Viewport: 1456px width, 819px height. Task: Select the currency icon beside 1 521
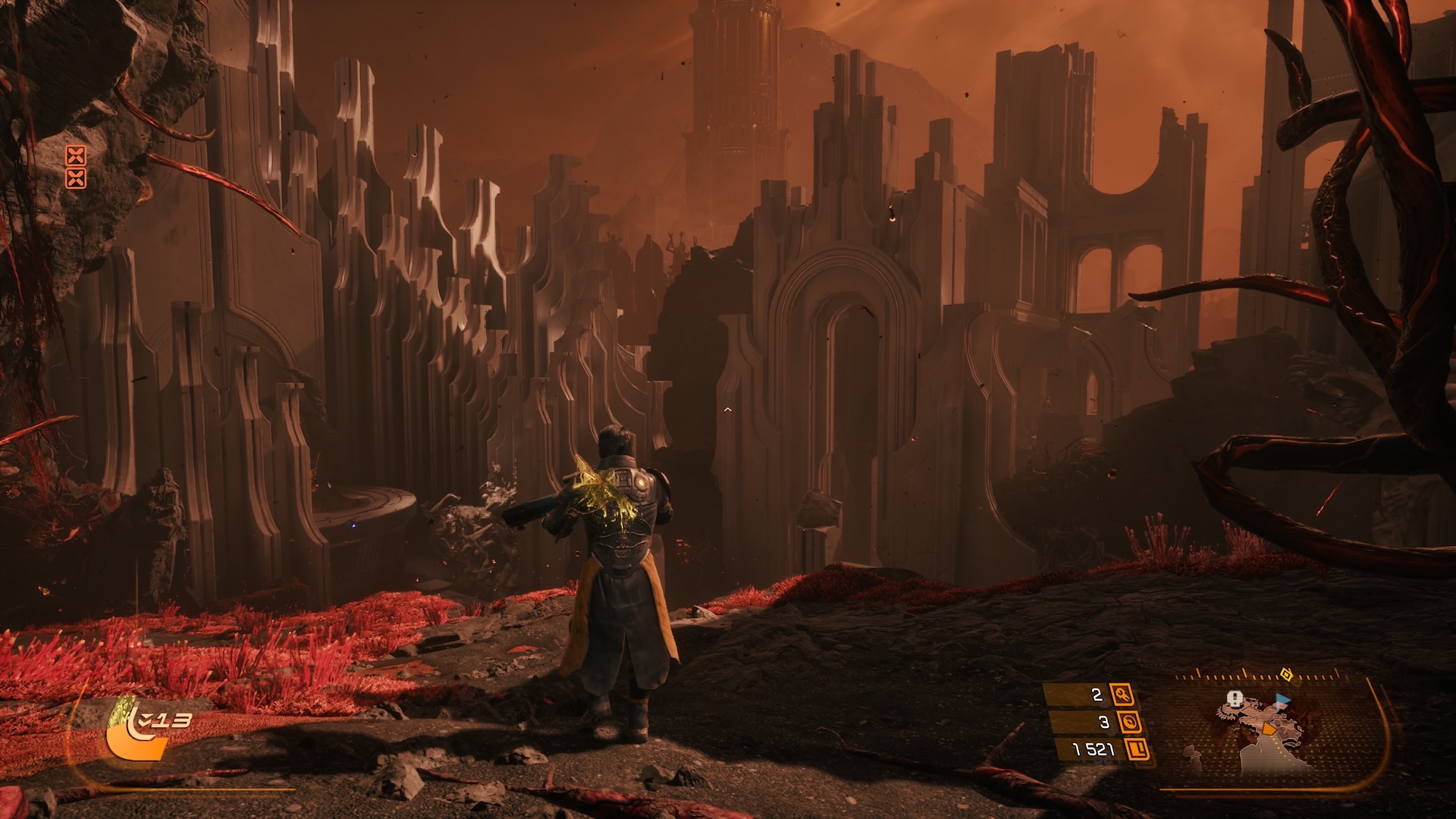[1137, 750]
